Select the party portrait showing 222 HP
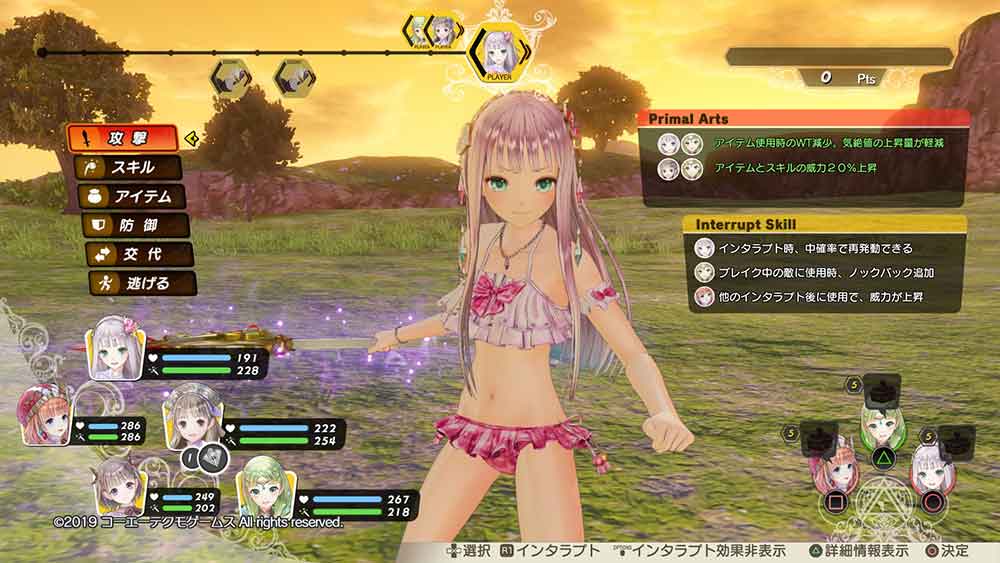 tap(192, 416)
